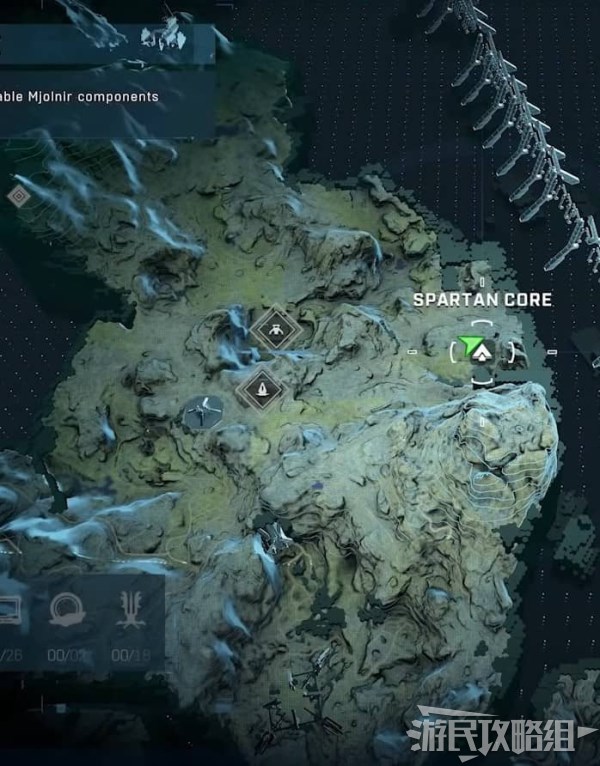Image resolution: width=600 pixels, height=766 pixels.
Task: Select the ring-shaped collectible counter icon
Action: coord(68,611)
